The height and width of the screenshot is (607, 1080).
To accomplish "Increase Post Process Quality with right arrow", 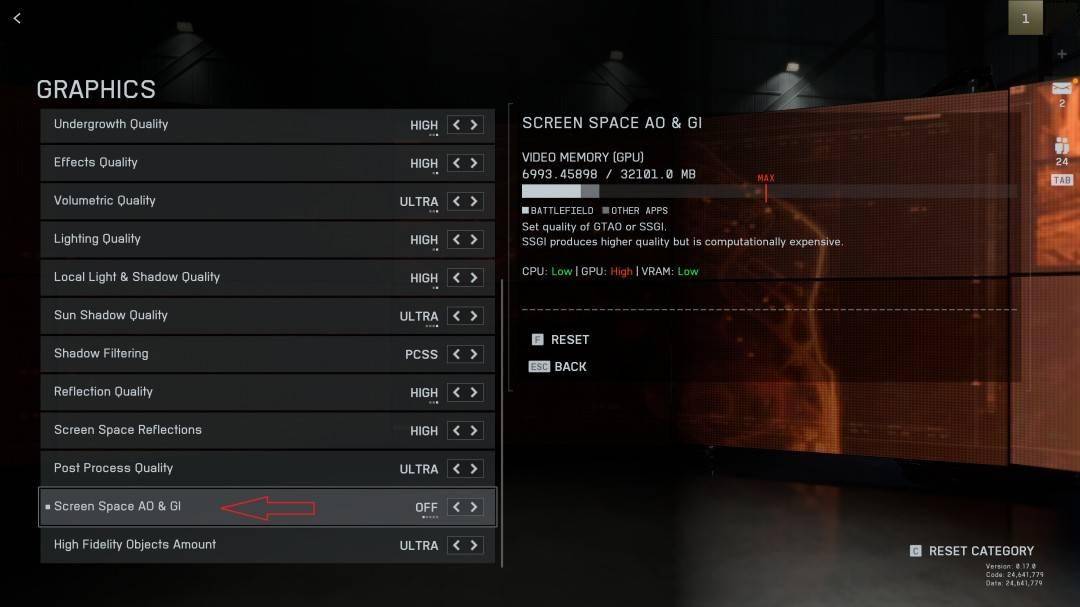I will (x=474, y=469).
